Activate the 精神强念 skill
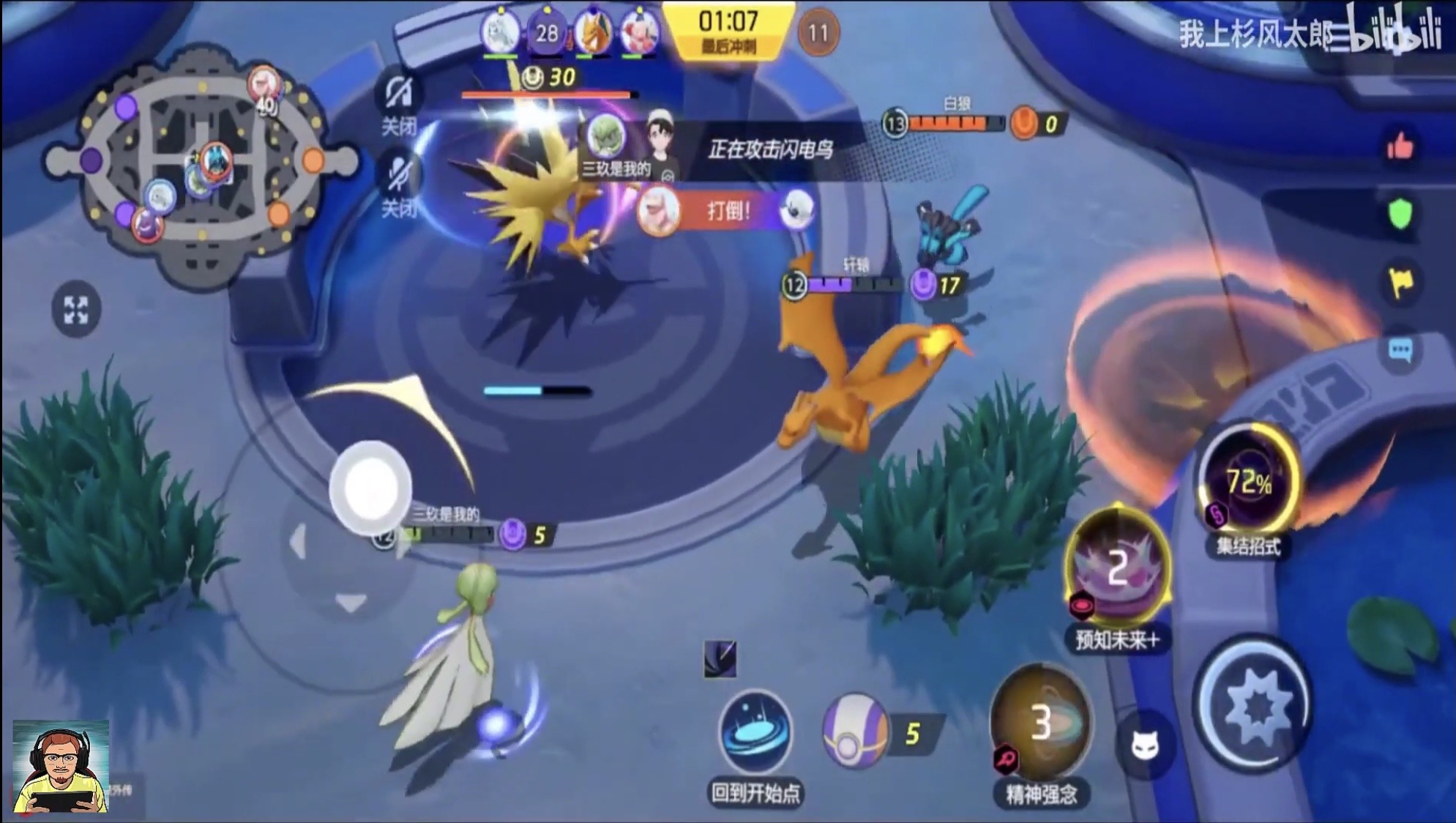The width and height of the screenshot is (1456, 823). 1040,721
